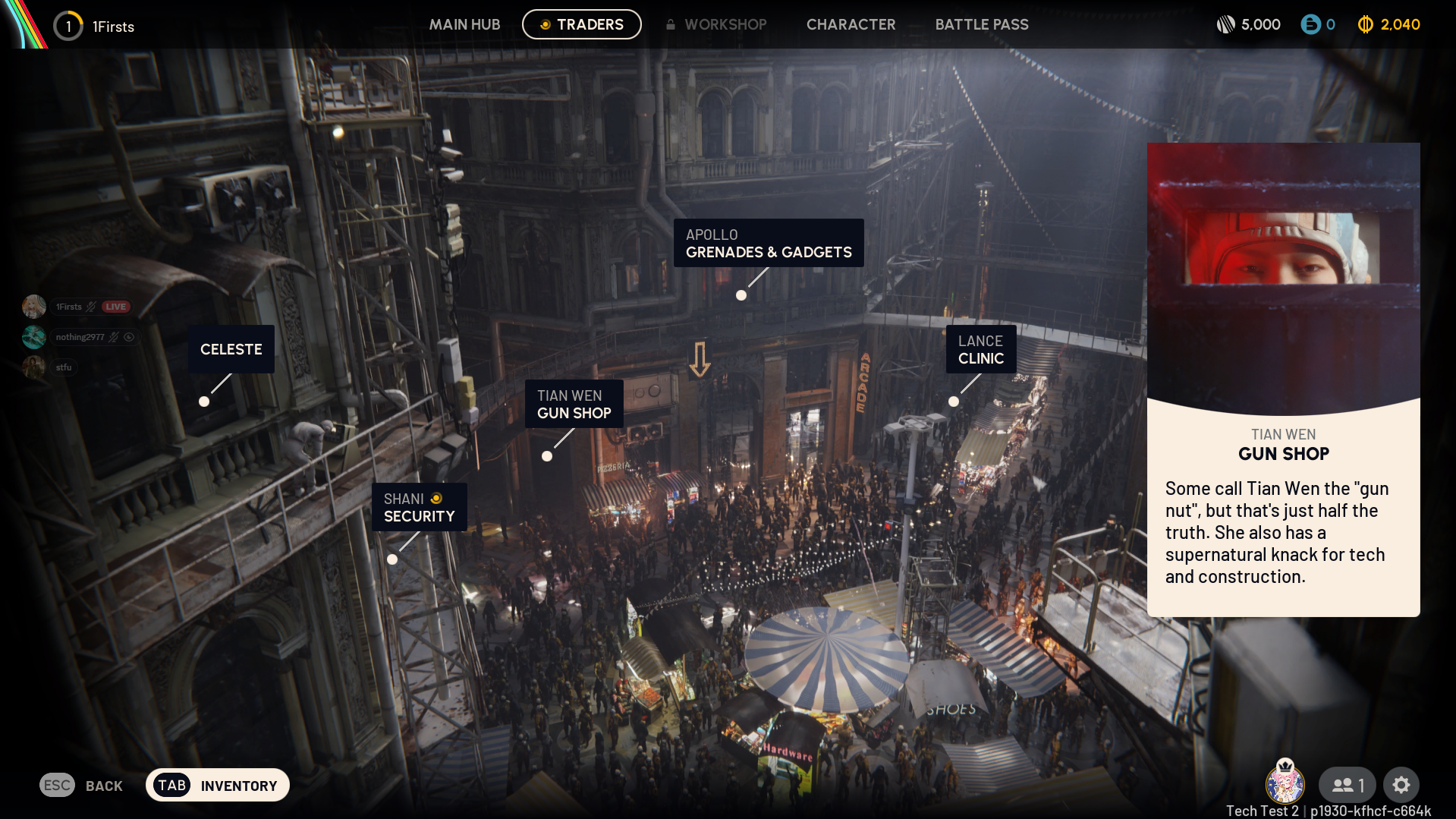The image size is (1456, 819).
Task: Click the lock icon on the Workshop menu
Action: (x=671, y=24)
